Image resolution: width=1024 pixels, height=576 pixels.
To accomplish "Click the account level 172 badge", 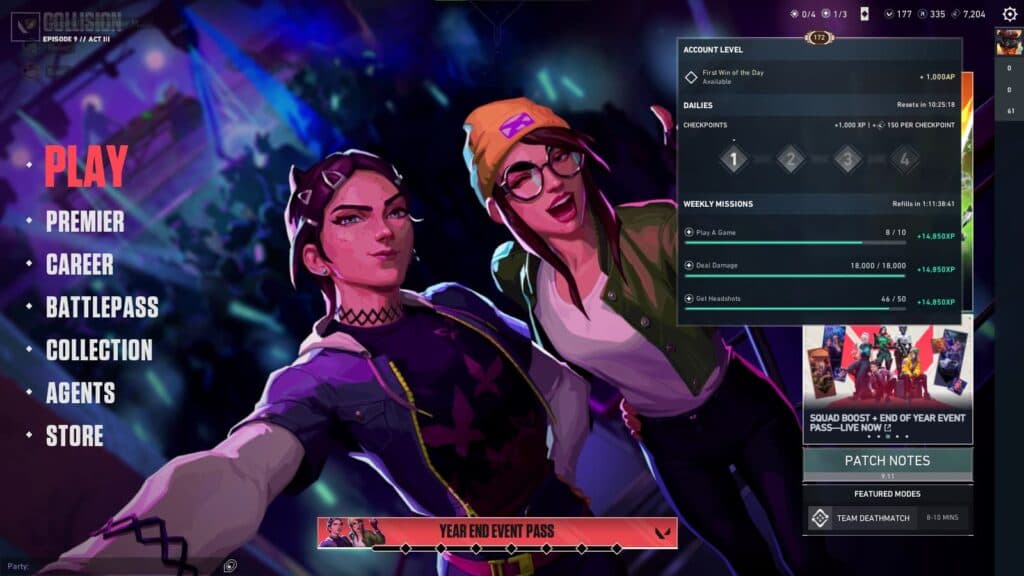I will [x=819, y=38].
